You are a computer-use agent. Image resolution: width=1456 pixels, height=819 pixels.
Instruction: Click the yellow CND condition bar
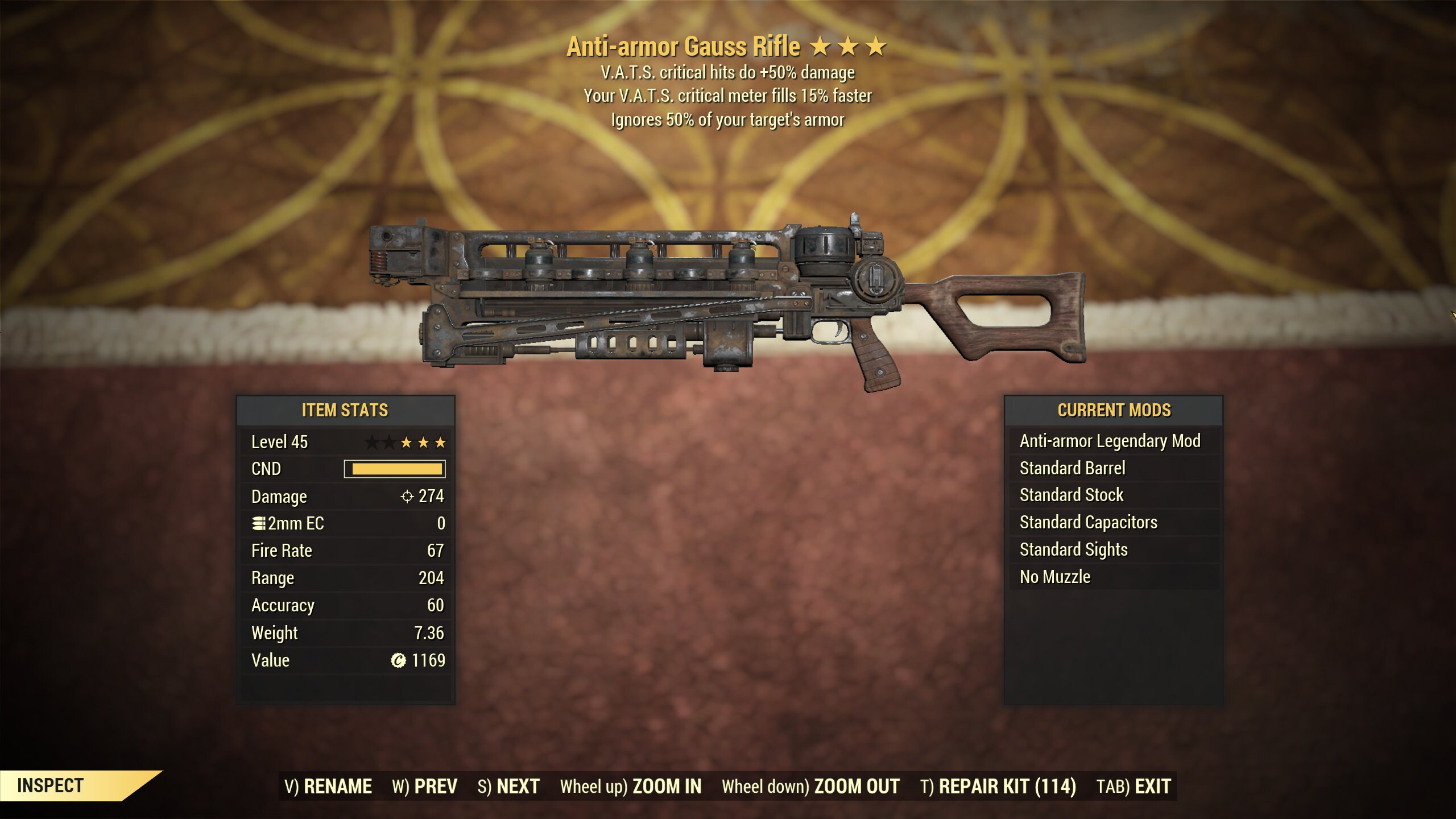click(392, 469)
